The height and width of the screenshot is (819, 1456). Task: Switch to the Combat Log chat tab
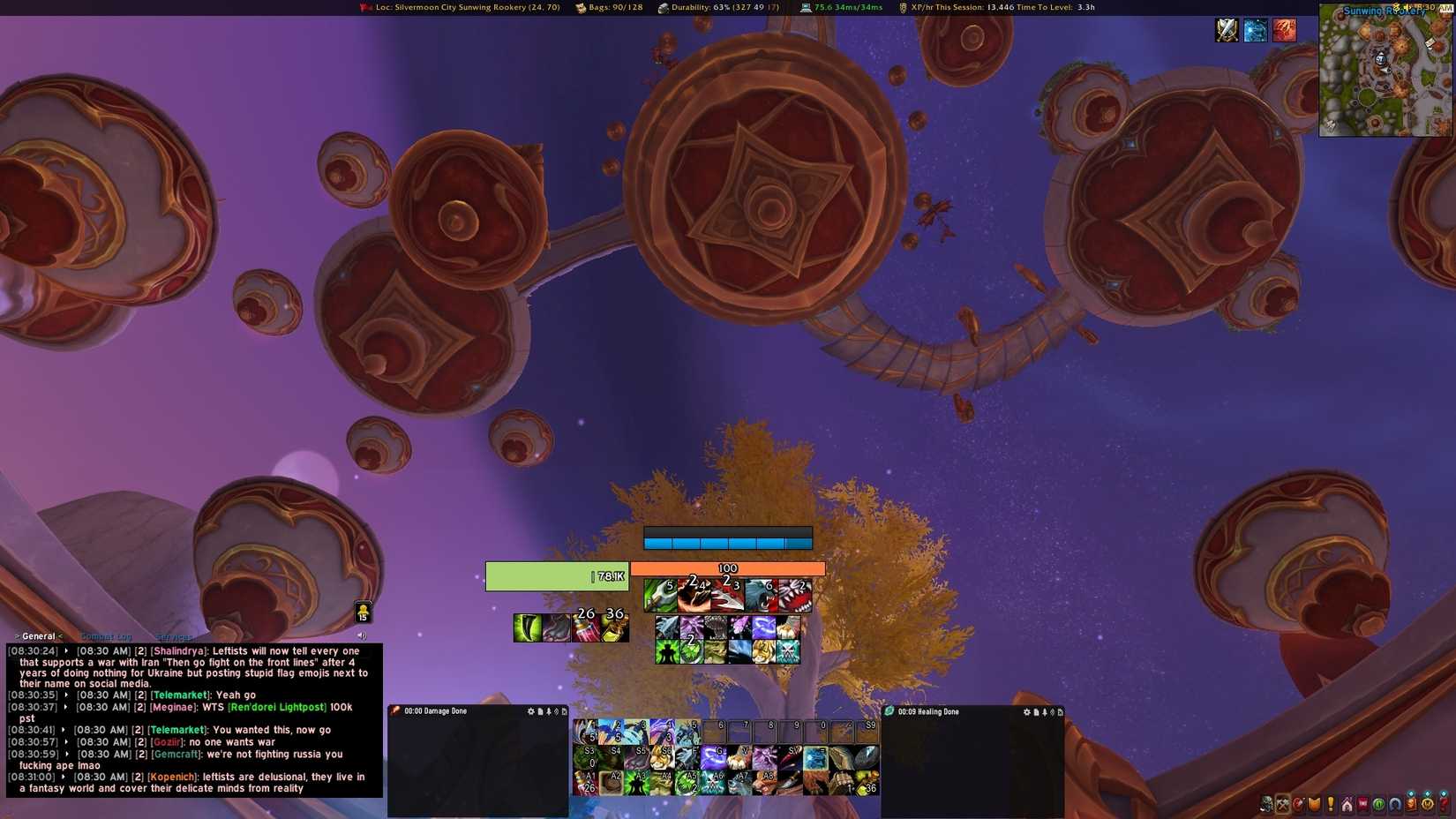tap(106, 636)
